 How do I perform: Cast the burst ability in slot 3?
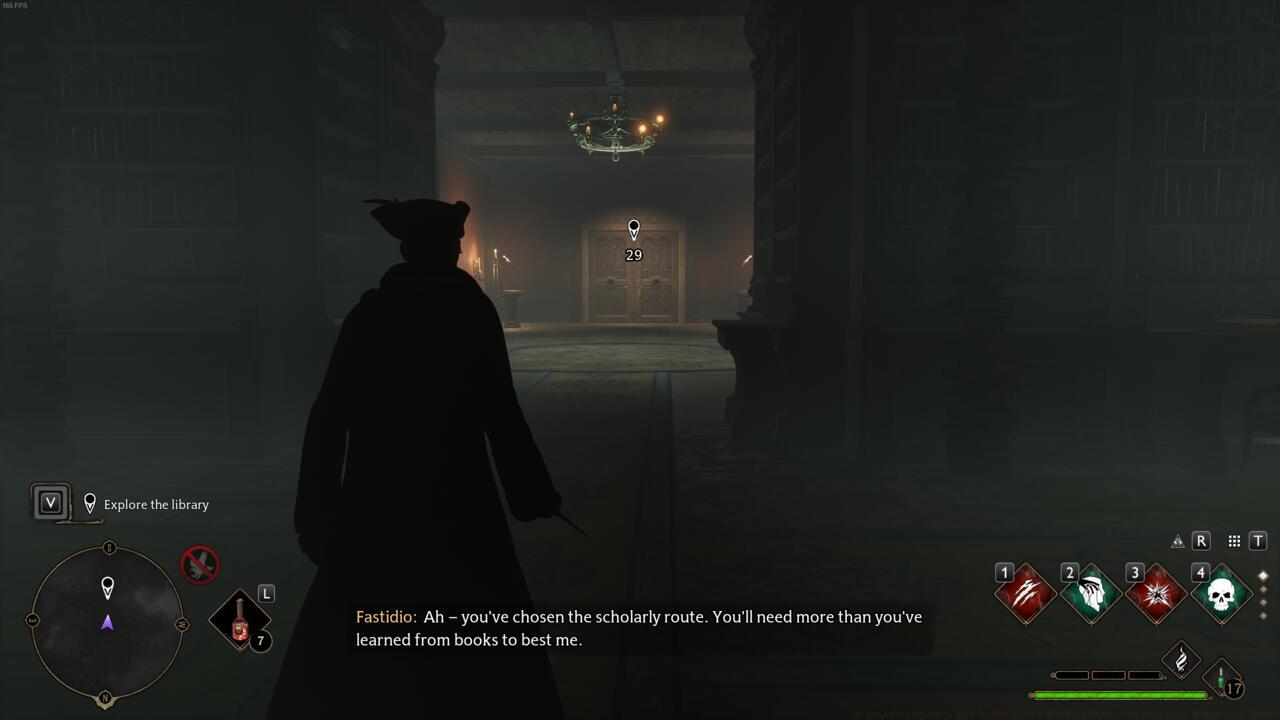pyautogui.click(x=1155, y=592)
